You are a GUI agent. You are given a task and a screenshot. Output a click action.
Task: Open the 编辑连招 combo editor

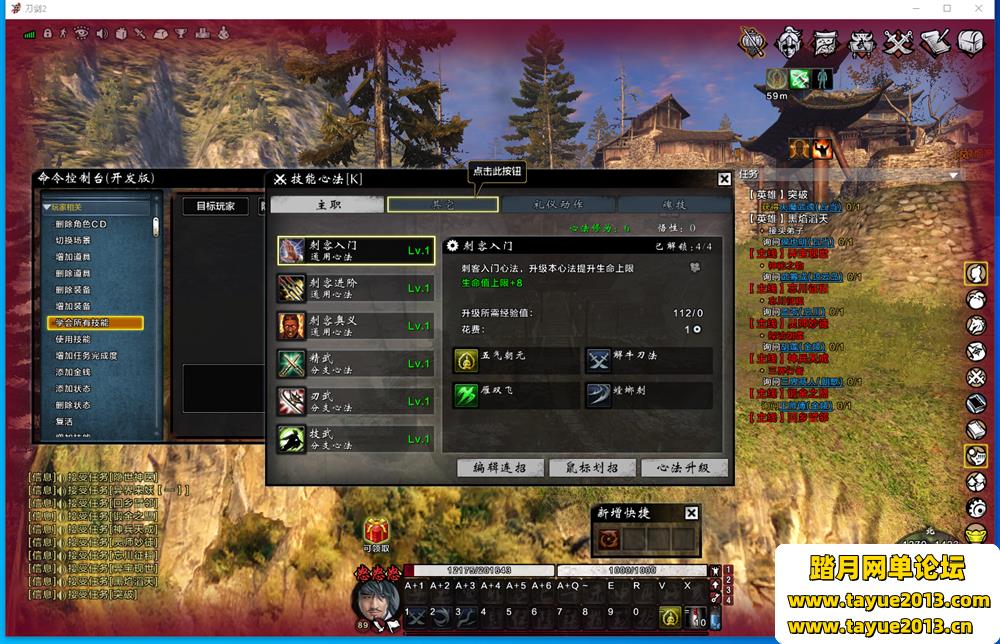(500, 468)
